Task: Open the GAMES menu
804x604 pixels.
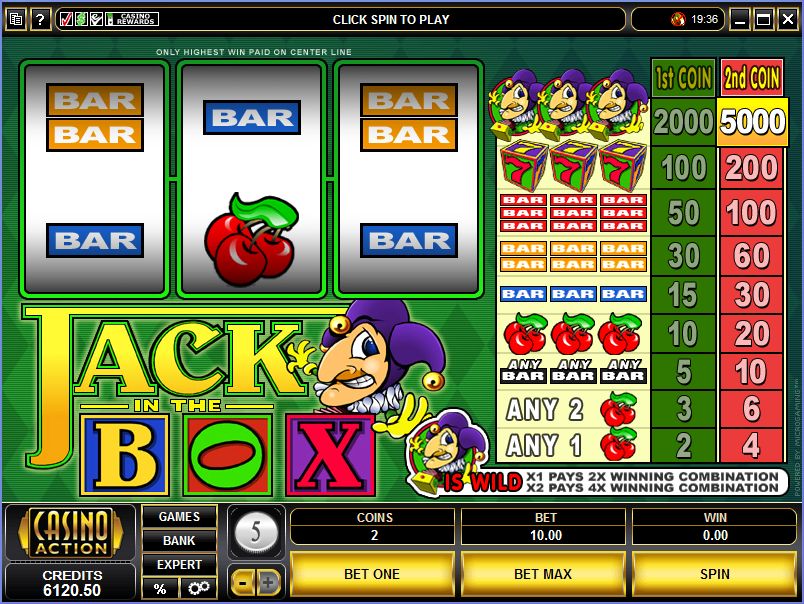Action: [179, 517]
